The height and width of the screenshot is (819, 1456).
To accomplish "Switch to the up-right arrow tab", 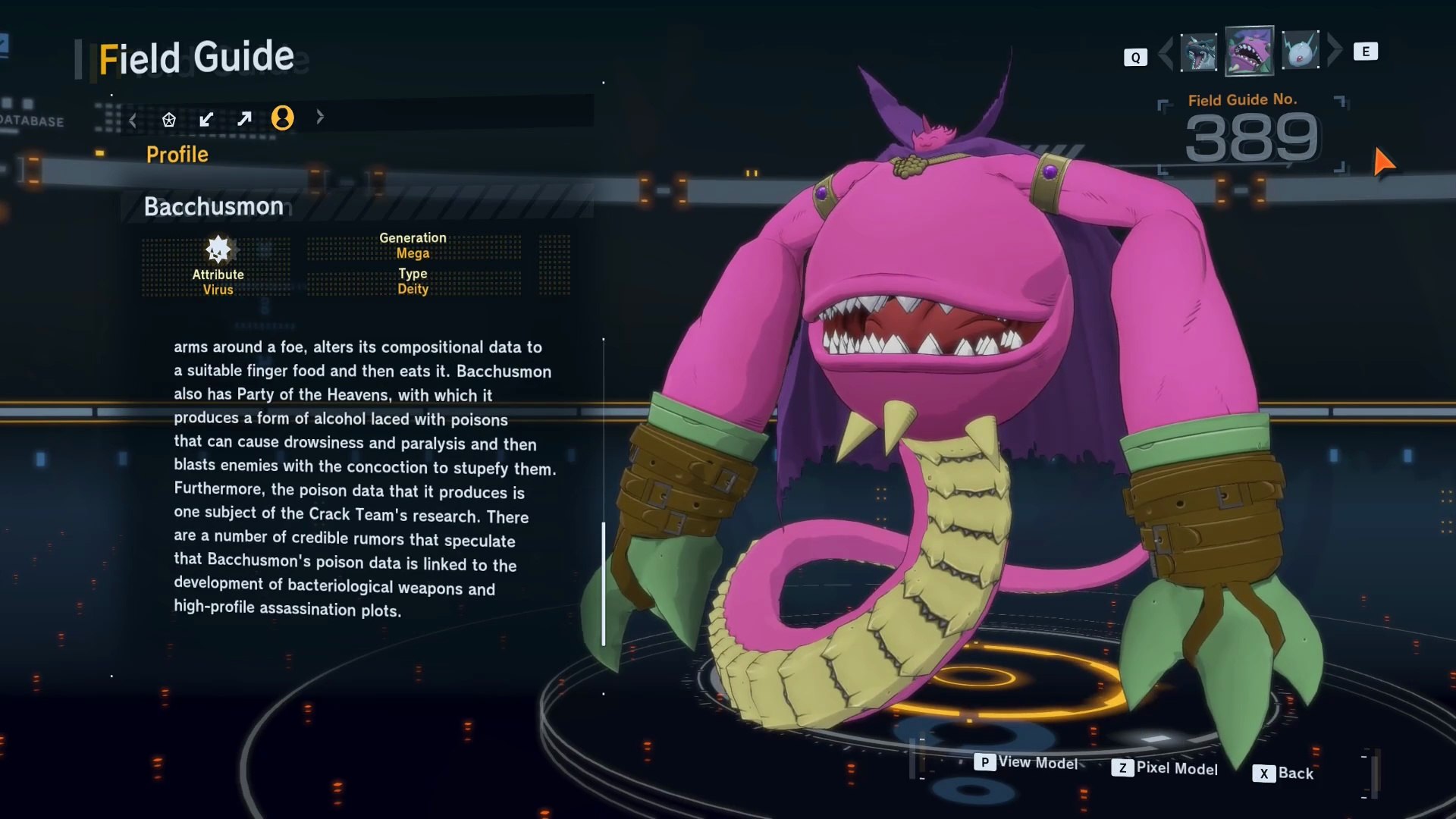I will pos(244,118).
